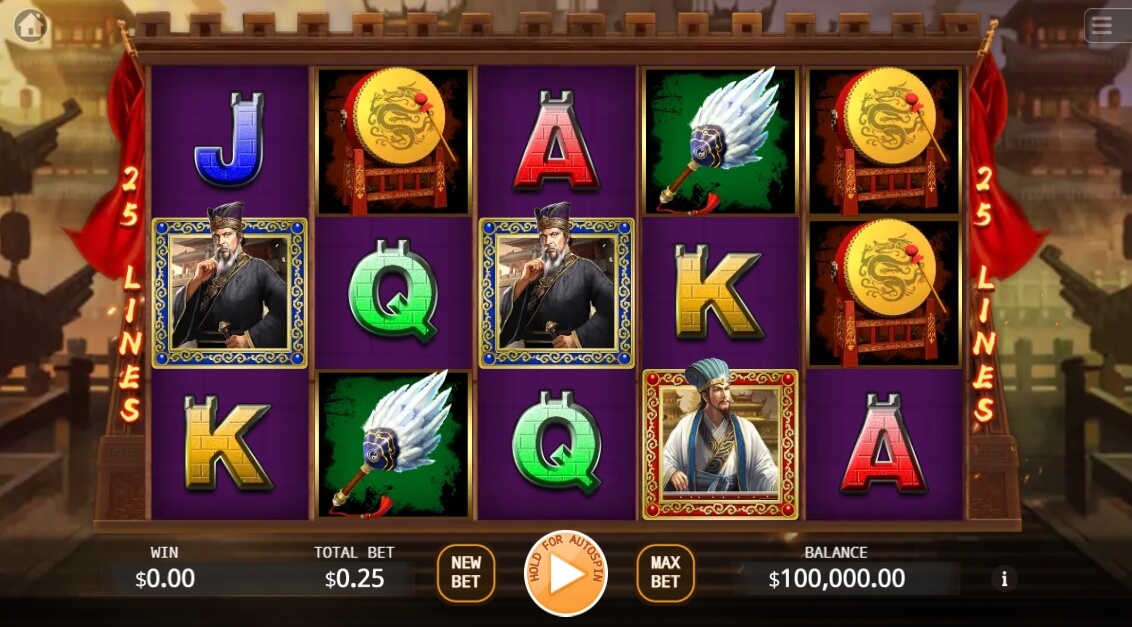
Task: Go to the home screen
Action: tap(31, 25)
